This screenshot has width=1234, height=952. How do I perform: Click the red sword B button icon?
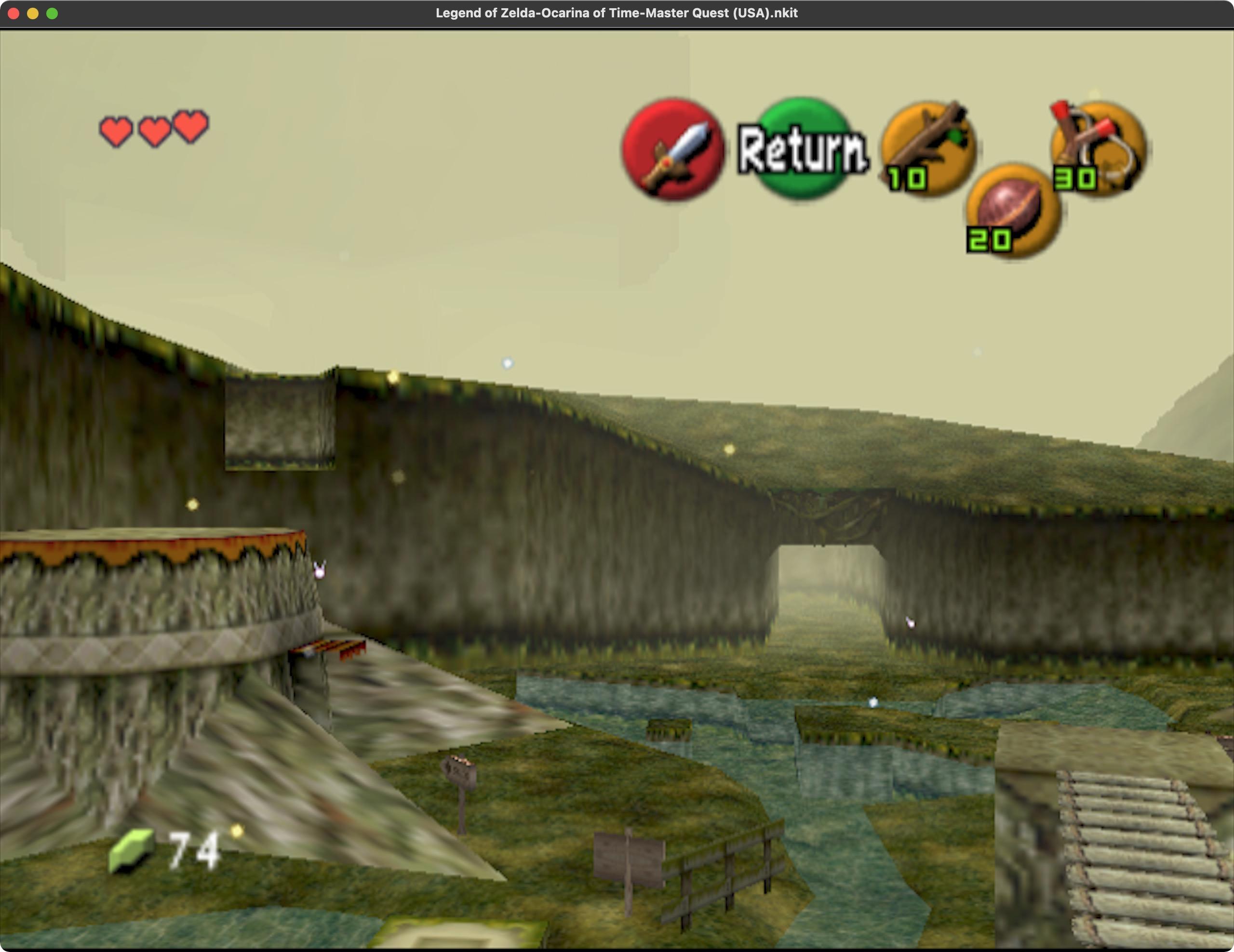[672, 150]
